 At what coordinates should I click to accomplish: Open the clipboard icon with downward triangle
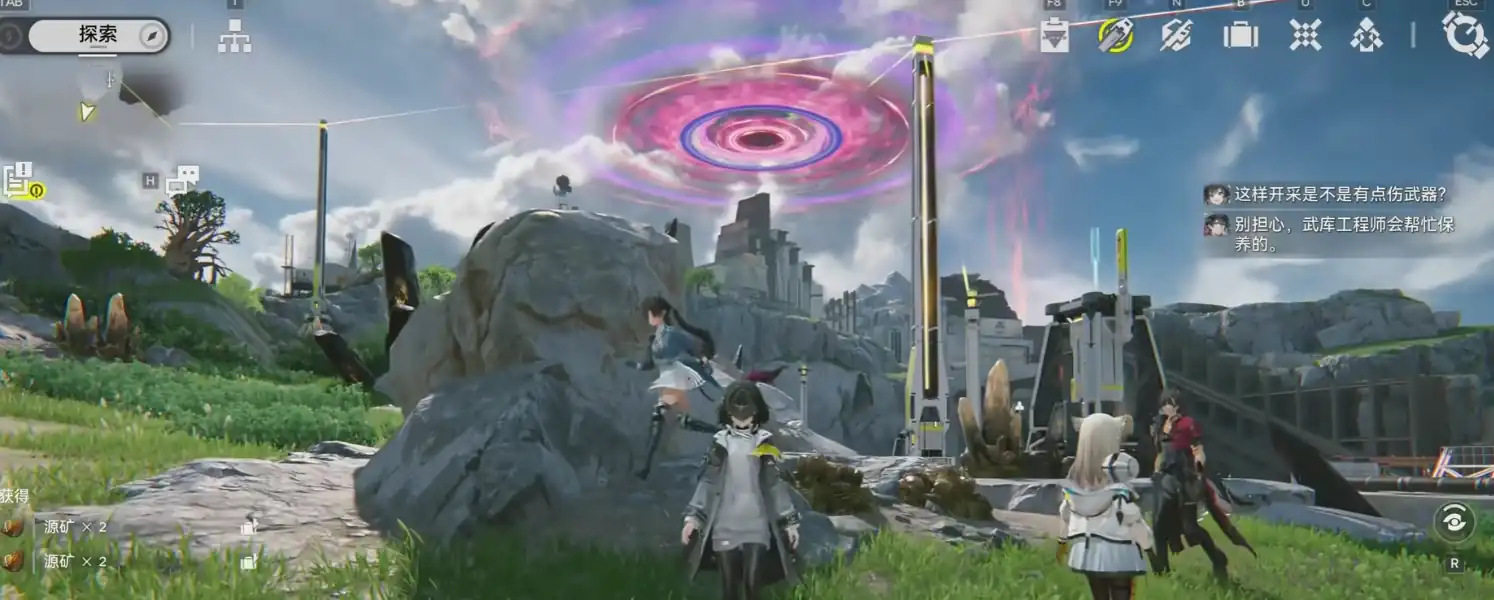pyautogui.click(x=1054, y=36)
